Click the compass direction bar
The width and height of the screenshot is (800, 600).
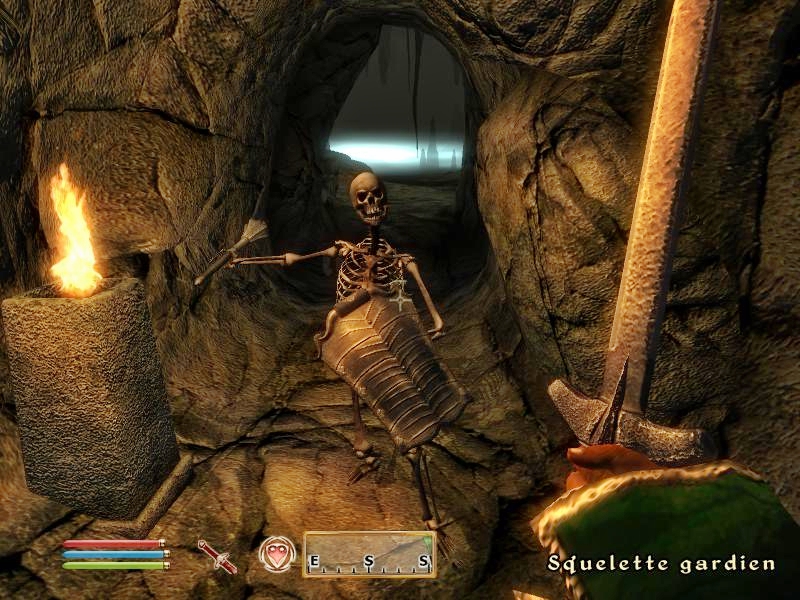point(369,554)
